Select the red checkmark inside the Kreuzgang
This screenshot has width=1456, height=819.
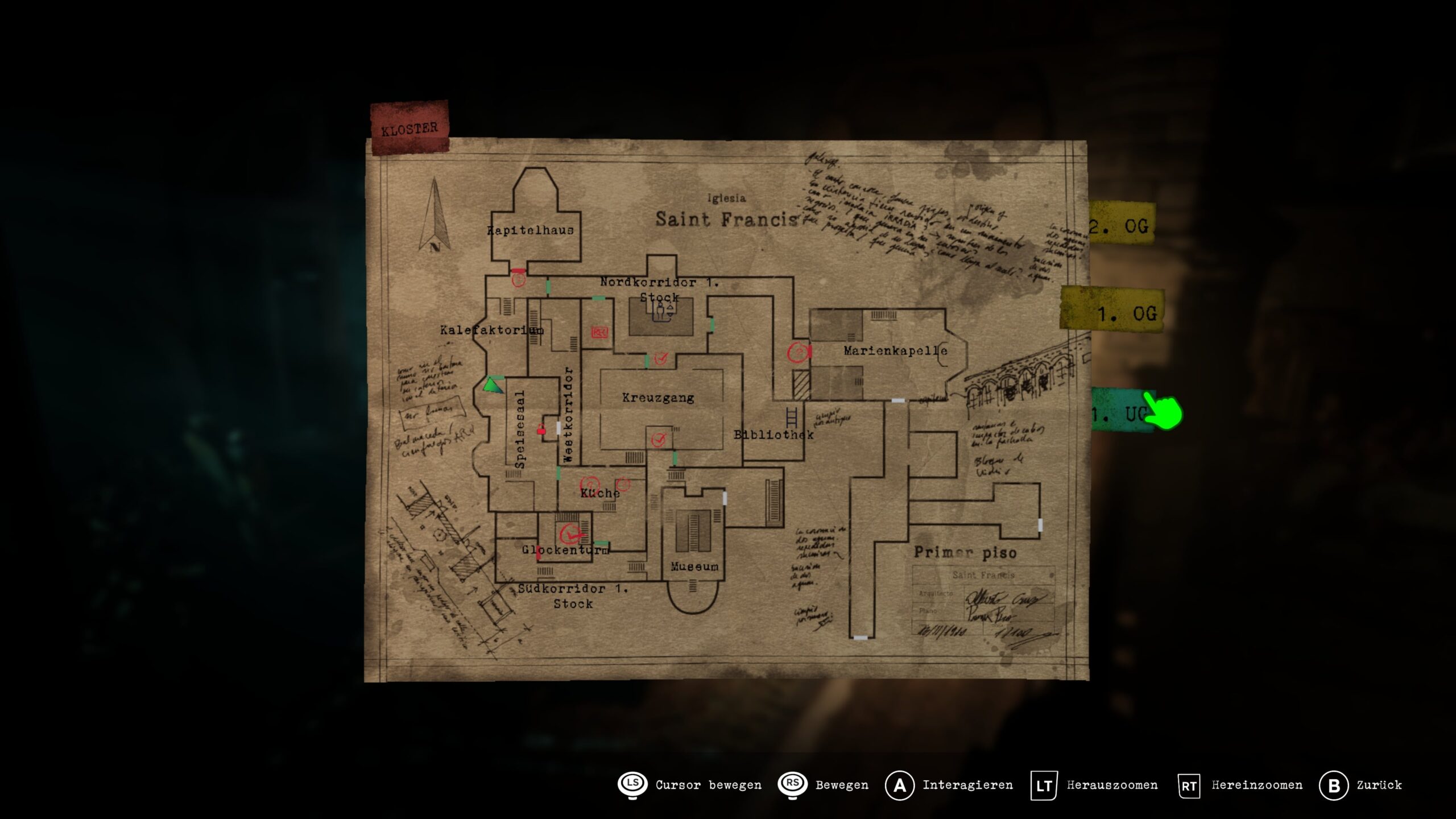(x=659, y=439)
